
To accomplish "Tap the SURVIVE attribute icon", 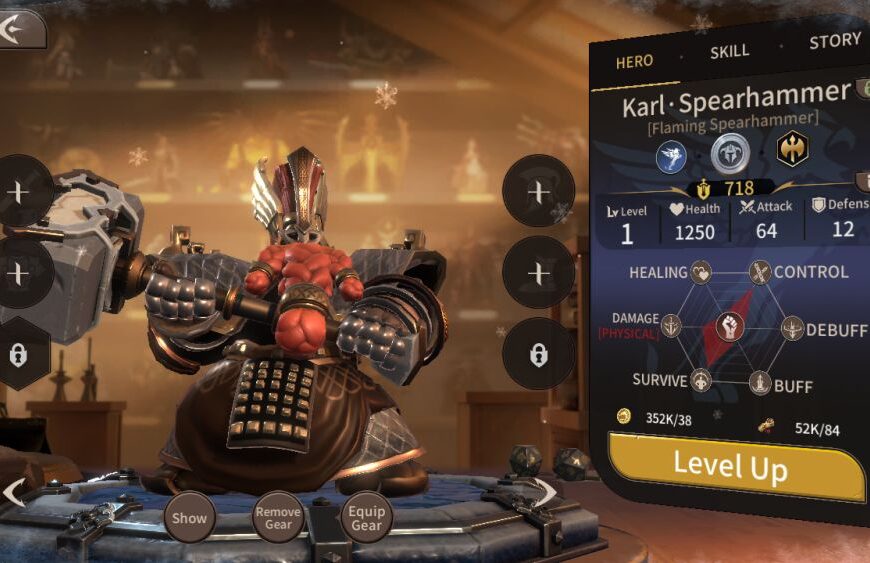I will click(701, 381).
